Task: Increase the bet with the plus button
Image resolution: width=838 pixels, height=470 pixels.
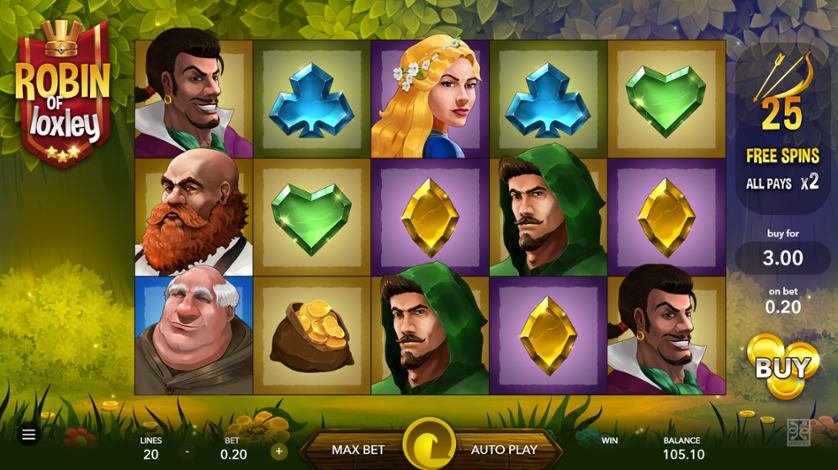Action: point(278,451)
